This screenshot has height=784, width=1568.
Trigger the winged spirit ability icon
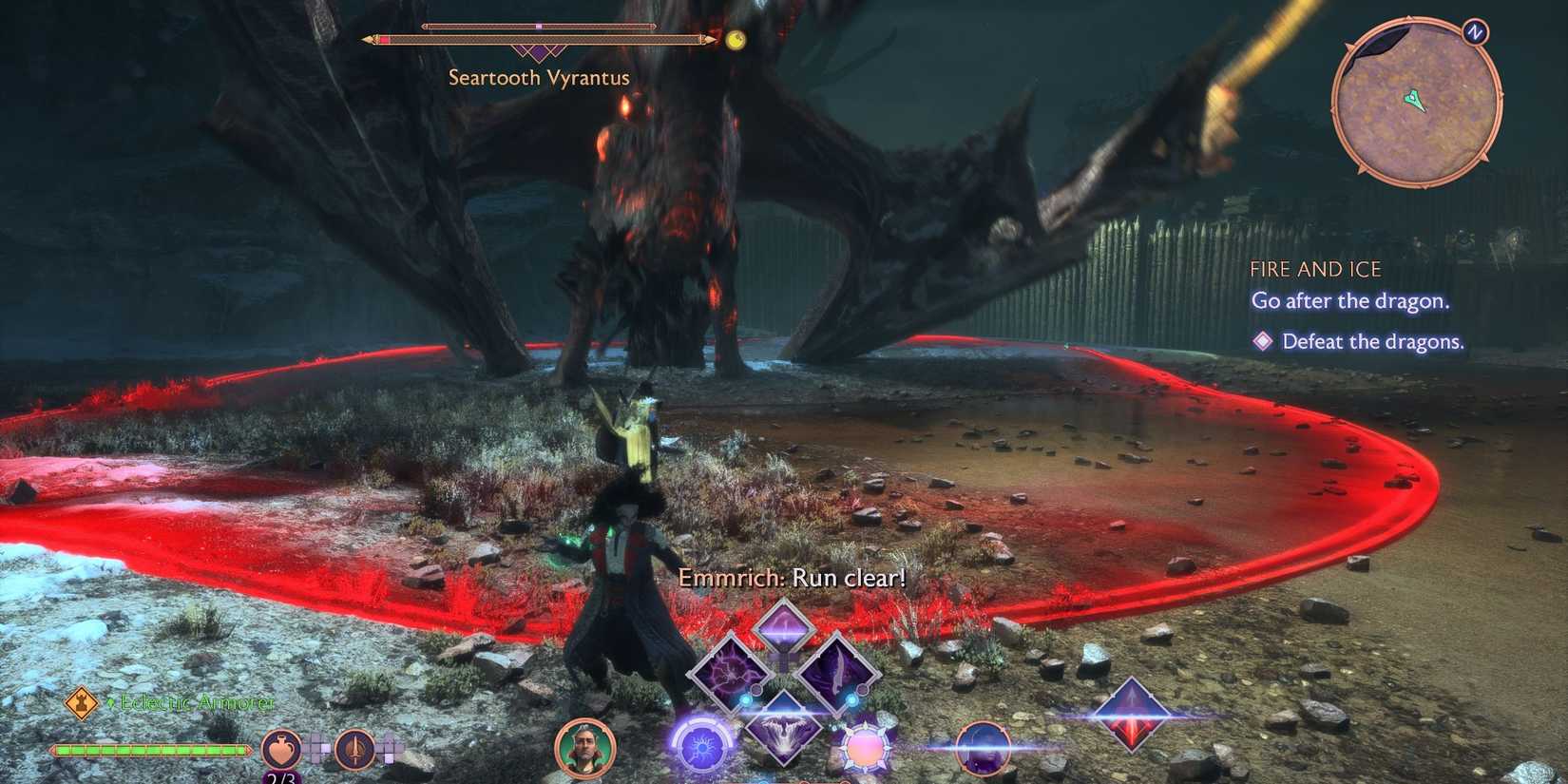click(x=785, y=725)
